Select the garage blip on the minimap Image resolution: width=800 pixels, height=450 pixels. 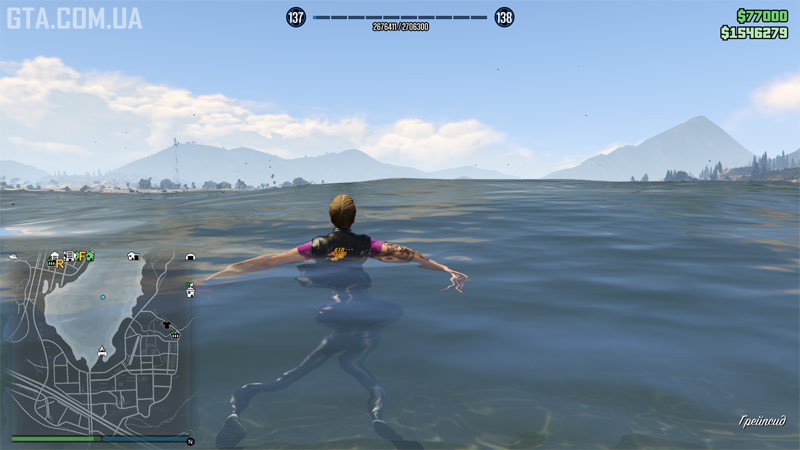(190, 257)
